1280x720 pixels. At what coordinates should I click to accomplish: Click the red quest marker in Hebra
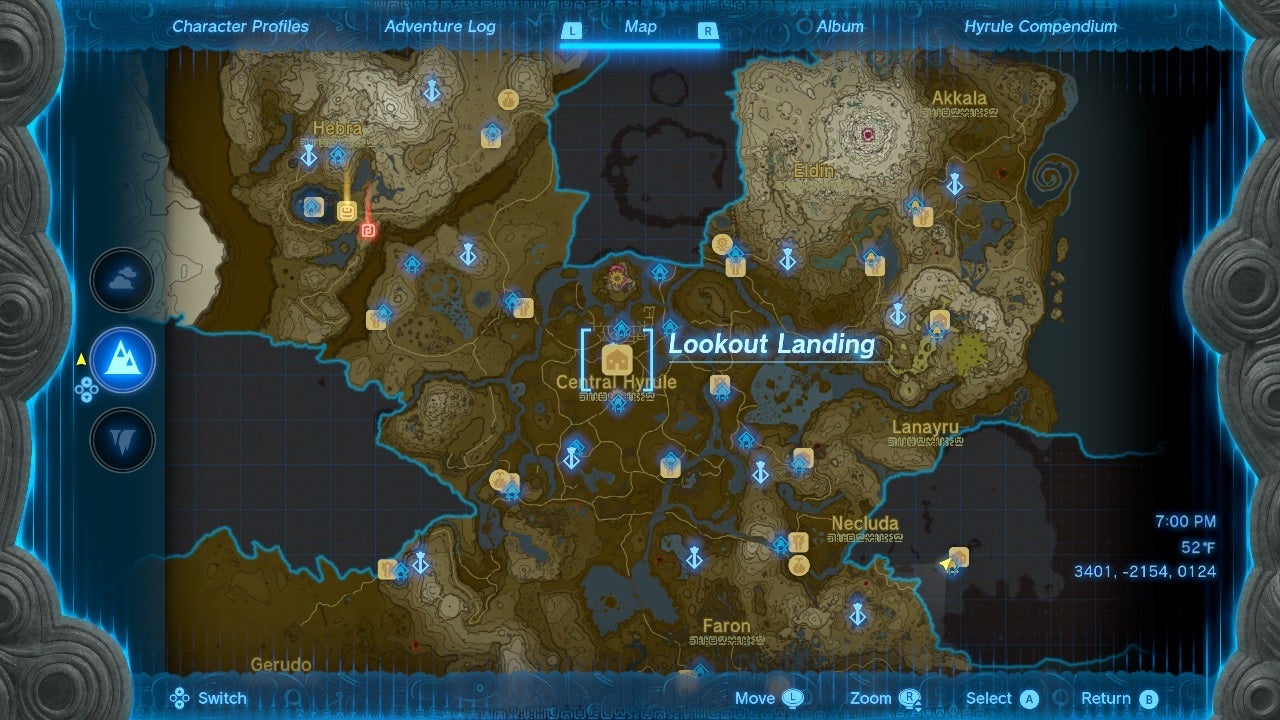tap(367, 228)
